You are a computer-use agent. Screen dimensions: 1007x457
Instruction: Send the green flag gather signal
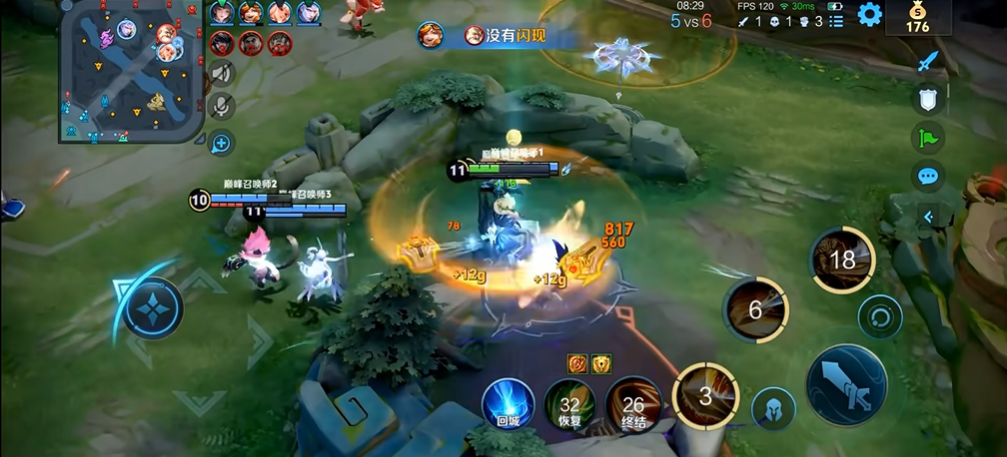(928, 137)
